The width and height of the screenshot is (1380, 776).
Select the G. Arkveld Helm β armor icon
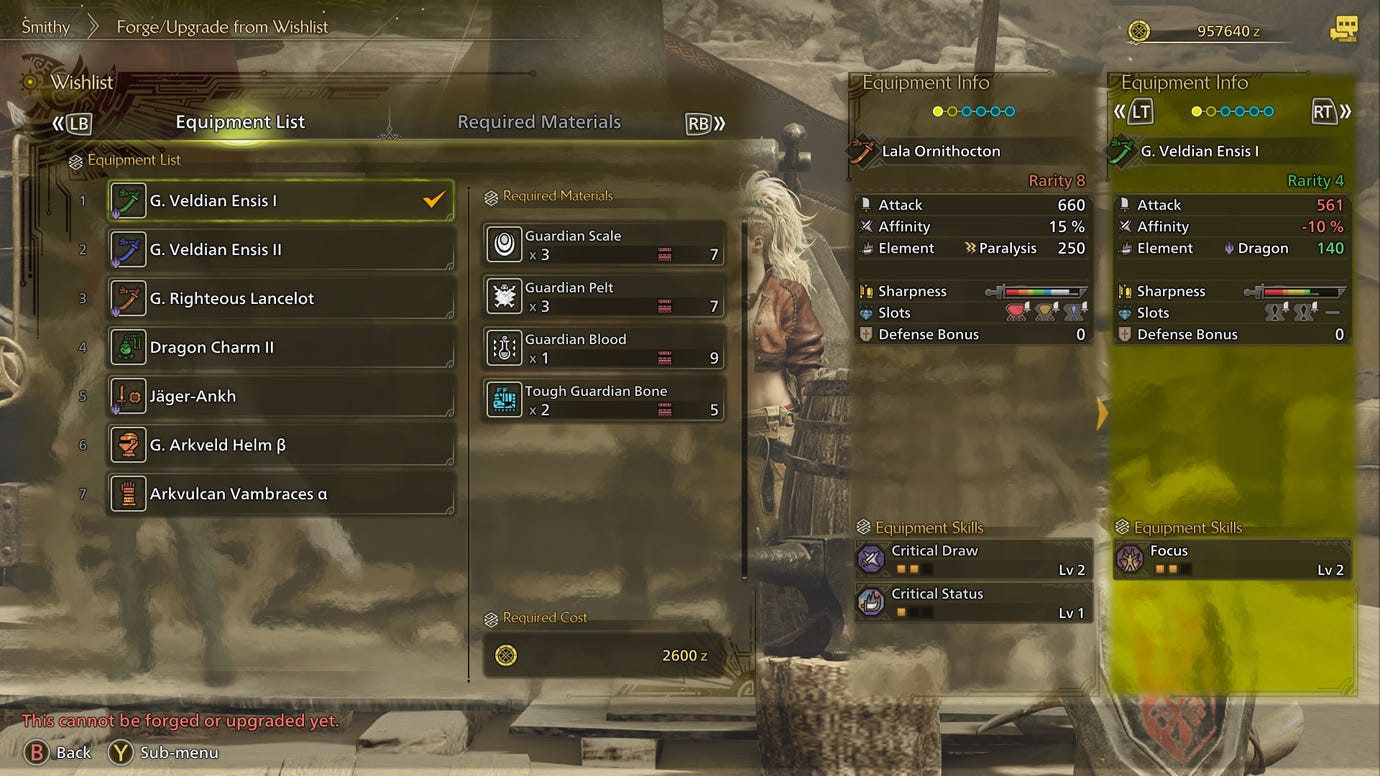(126, 444)
